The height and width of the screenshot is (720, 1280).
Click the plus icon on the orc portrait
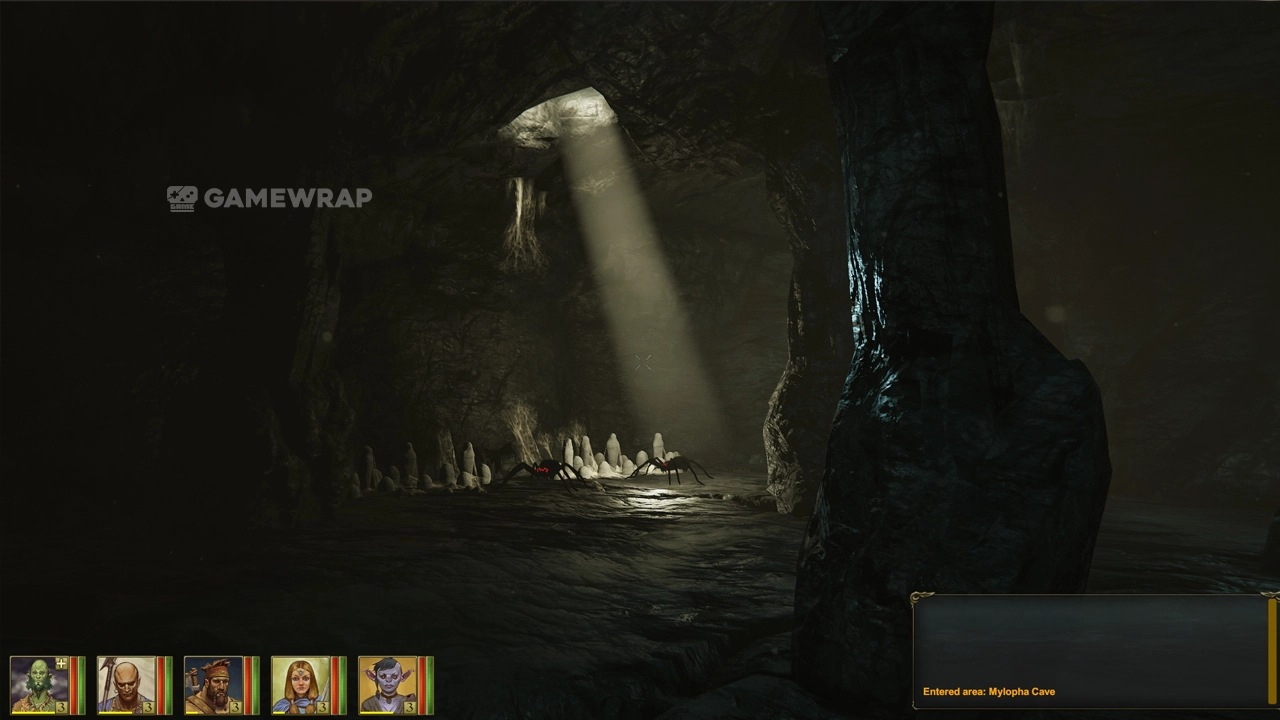pyautogui.click(x=61, y=663)
